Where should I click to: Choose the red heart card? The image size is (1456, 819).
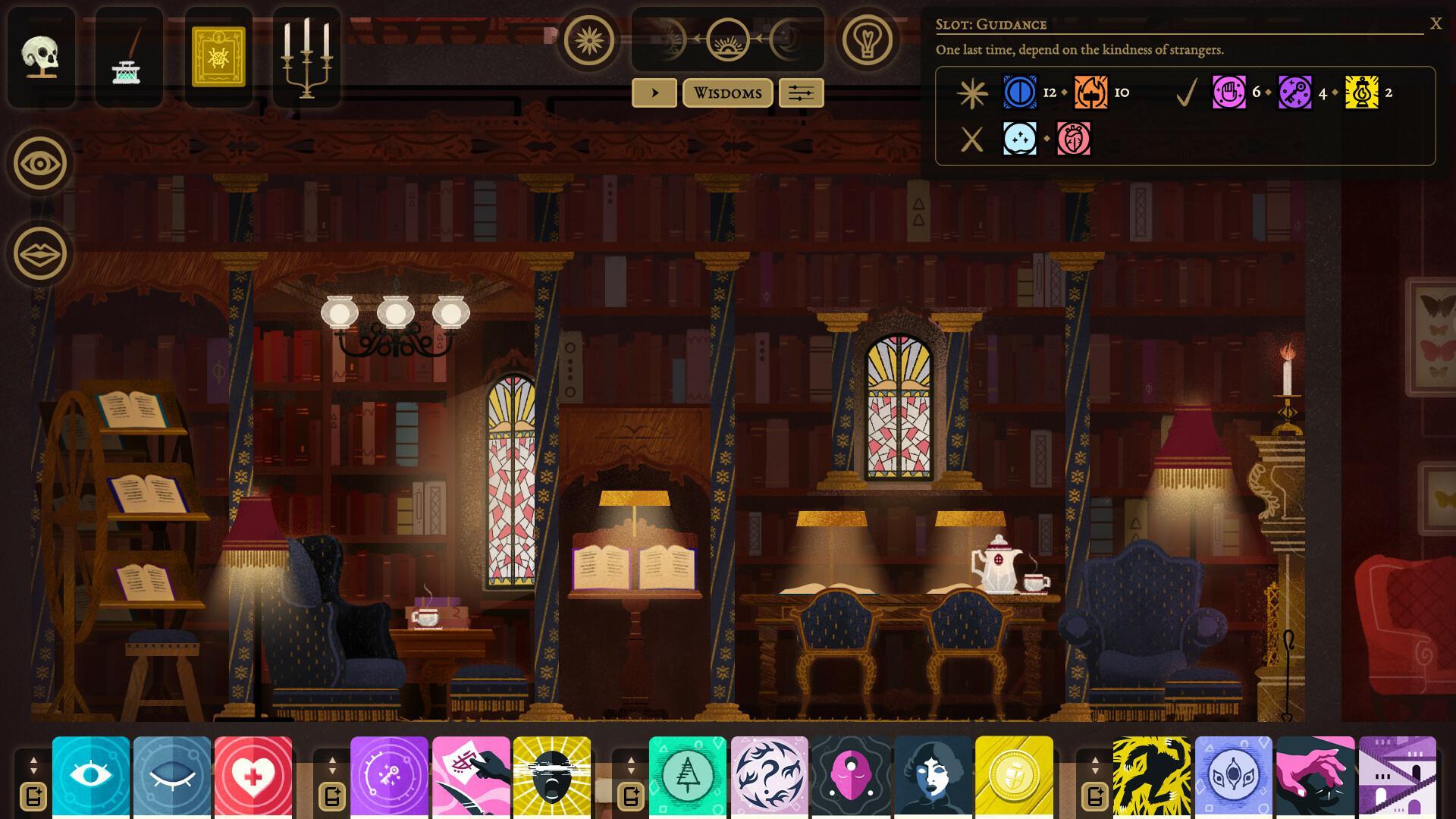coord(253,776)
